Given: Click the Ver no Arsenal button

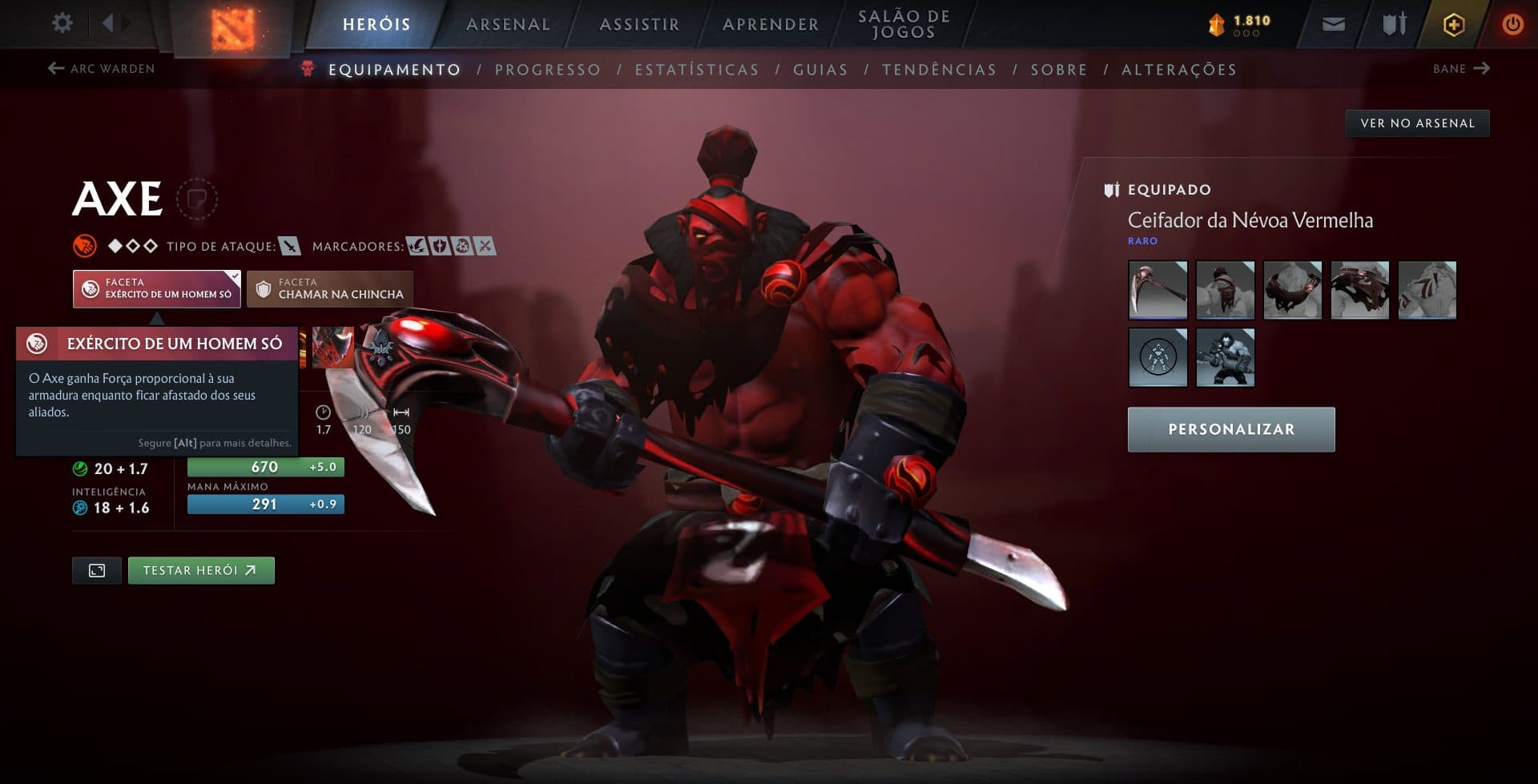Looking at the screenshot, I should tap(1417, 123).
